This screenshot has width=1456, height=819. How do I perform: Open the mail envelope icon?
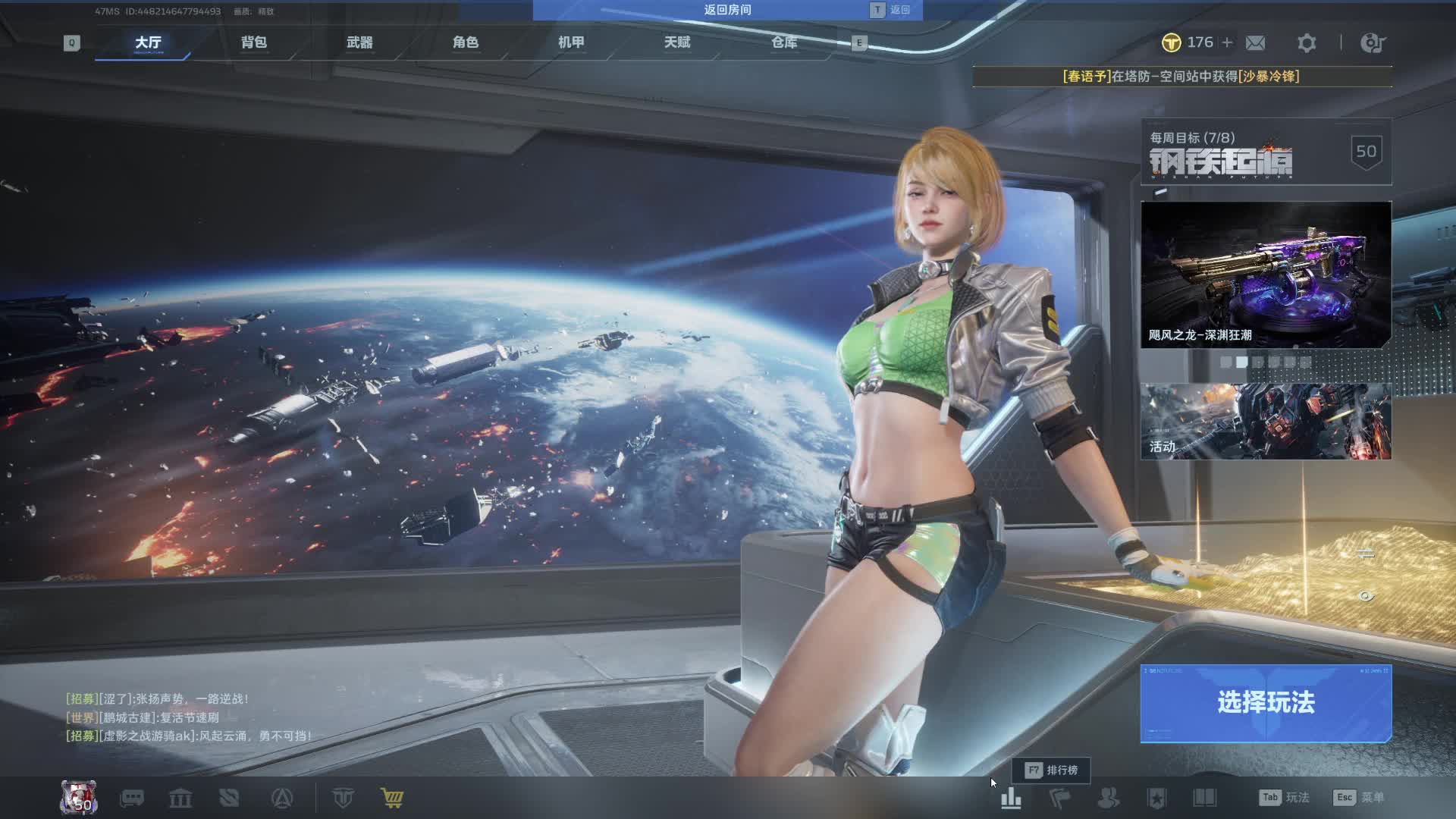[1255, 43]
